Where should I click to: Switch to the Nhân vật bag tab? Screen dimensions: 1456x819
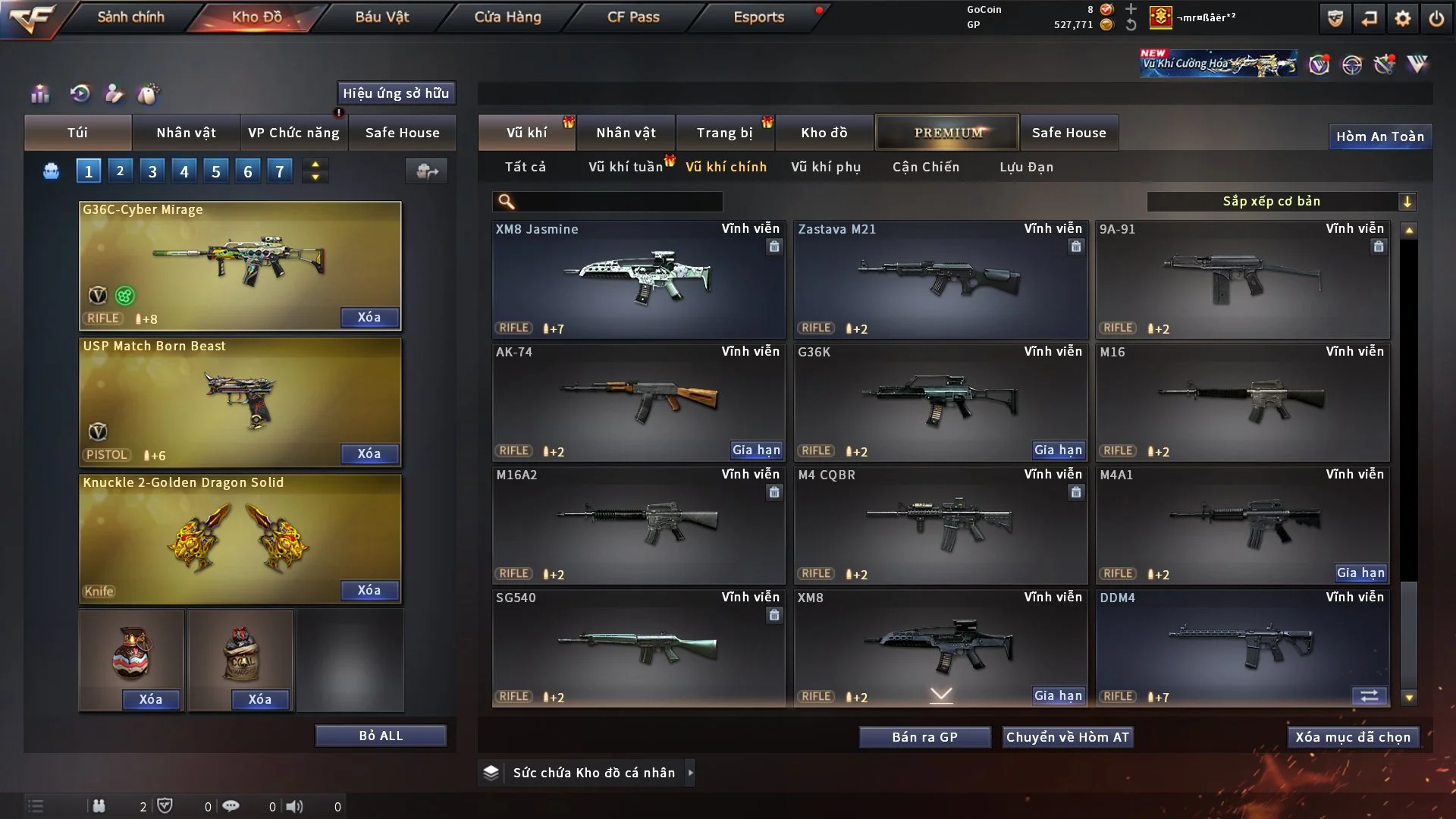pos(186,133)
